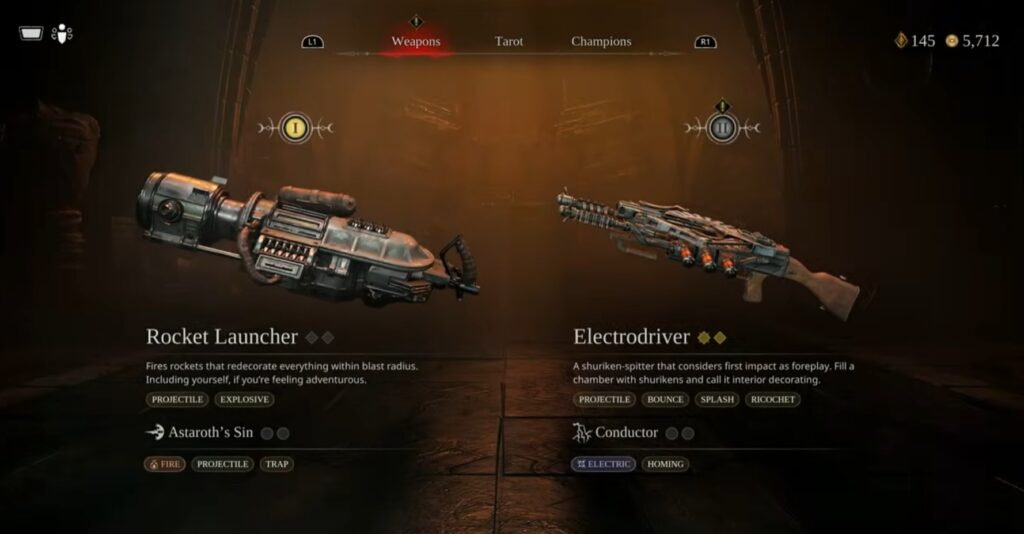Viewport: 1024px width, 534px height.
Task: Click the Homing tag
Action: pyautogui.click(x=666, y=464)
